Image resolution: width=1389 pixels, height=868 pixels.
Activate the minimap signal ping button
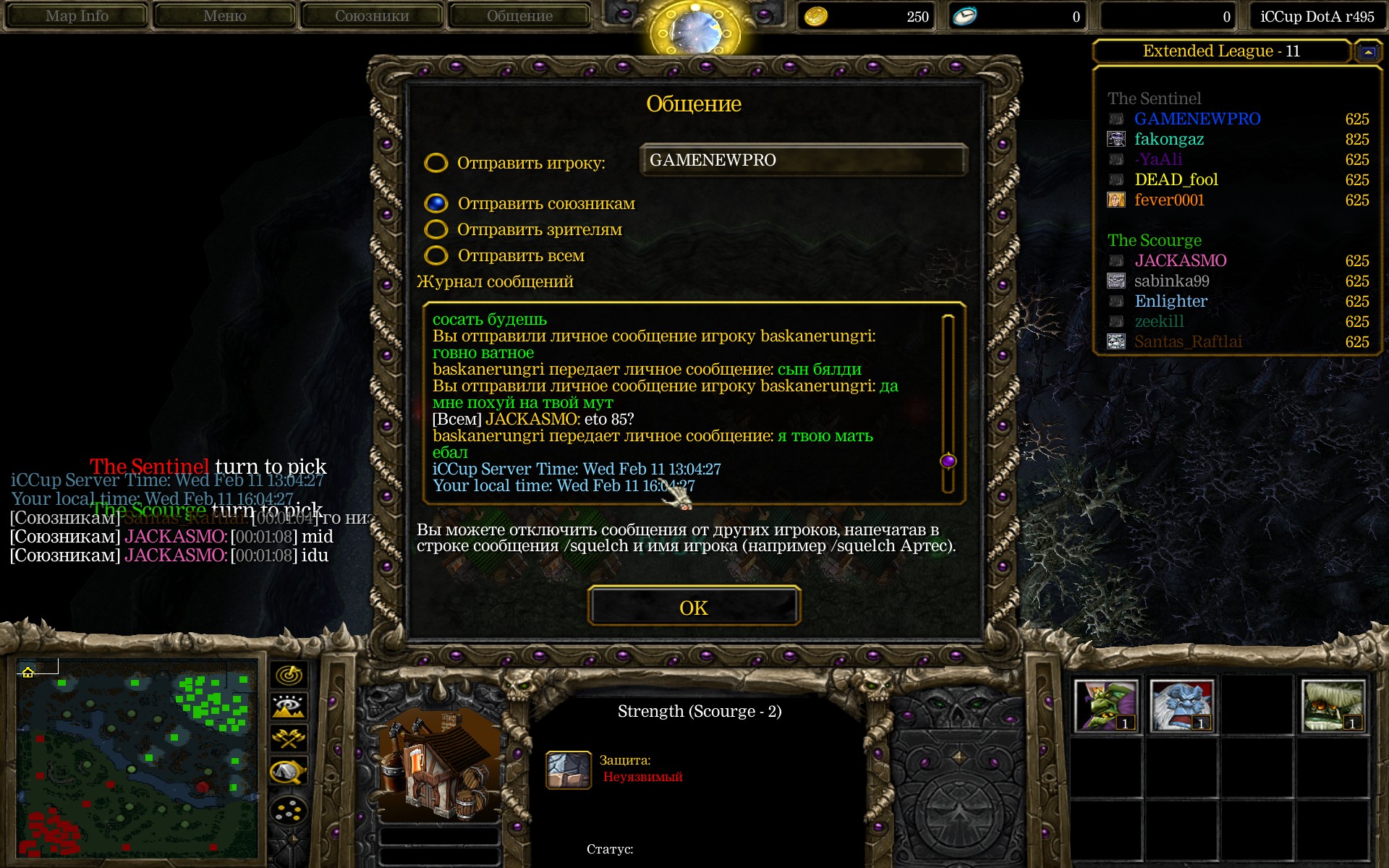(x=289, y=675)
